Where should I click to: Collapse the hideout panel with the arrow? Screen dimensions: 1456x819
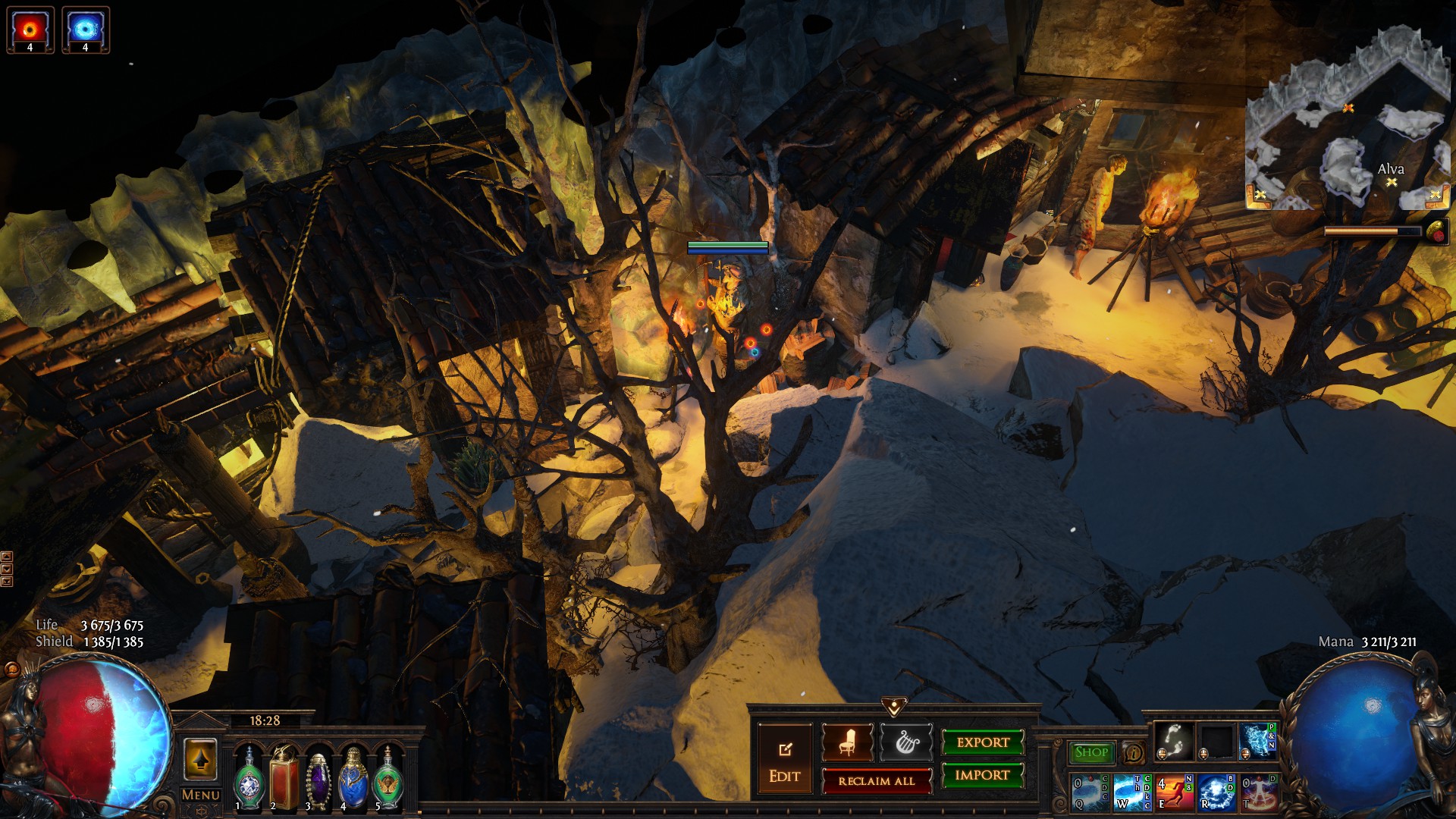tap(894, 708)
